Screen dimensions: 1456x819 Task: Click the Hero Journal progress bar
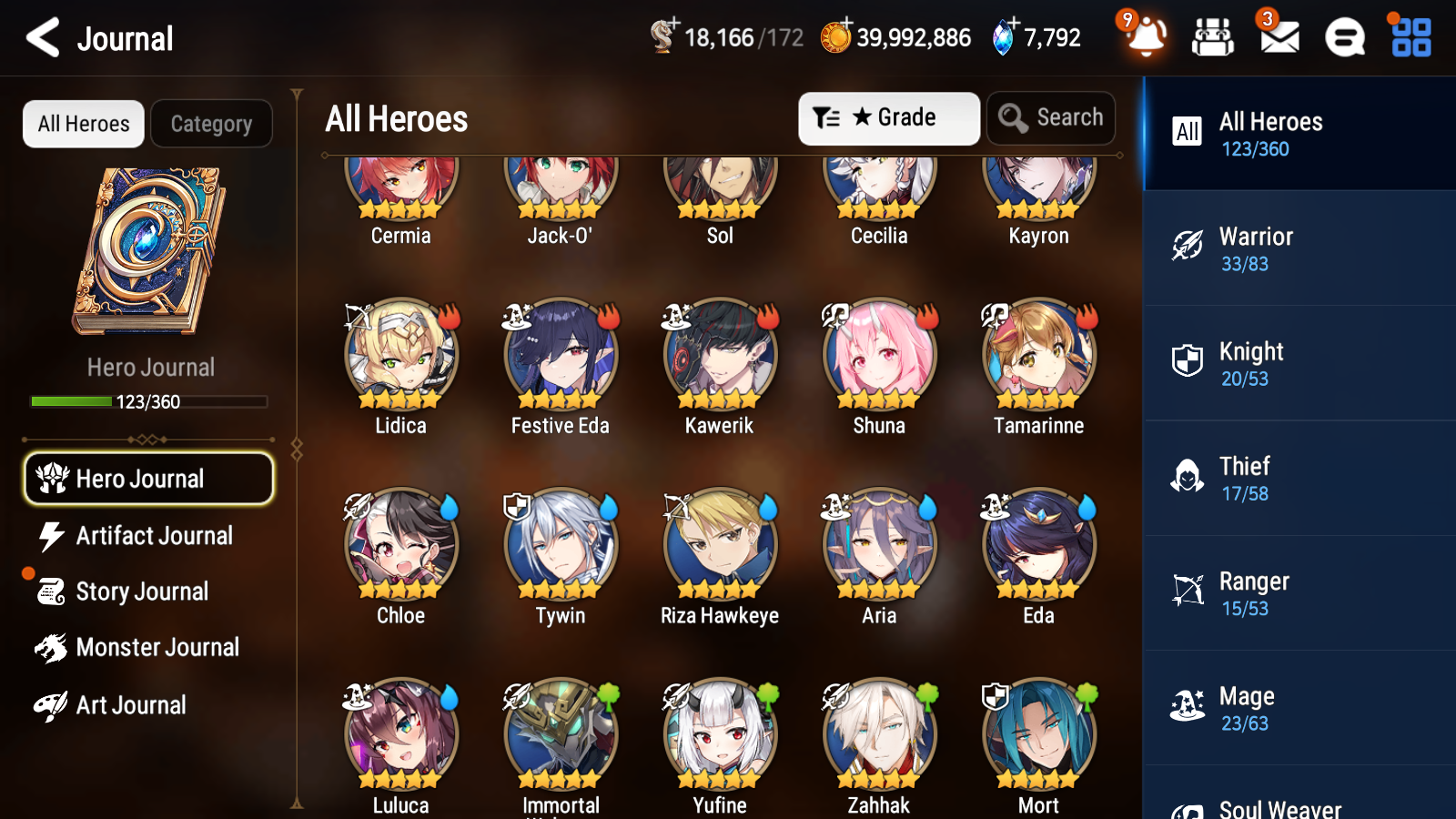148,400
